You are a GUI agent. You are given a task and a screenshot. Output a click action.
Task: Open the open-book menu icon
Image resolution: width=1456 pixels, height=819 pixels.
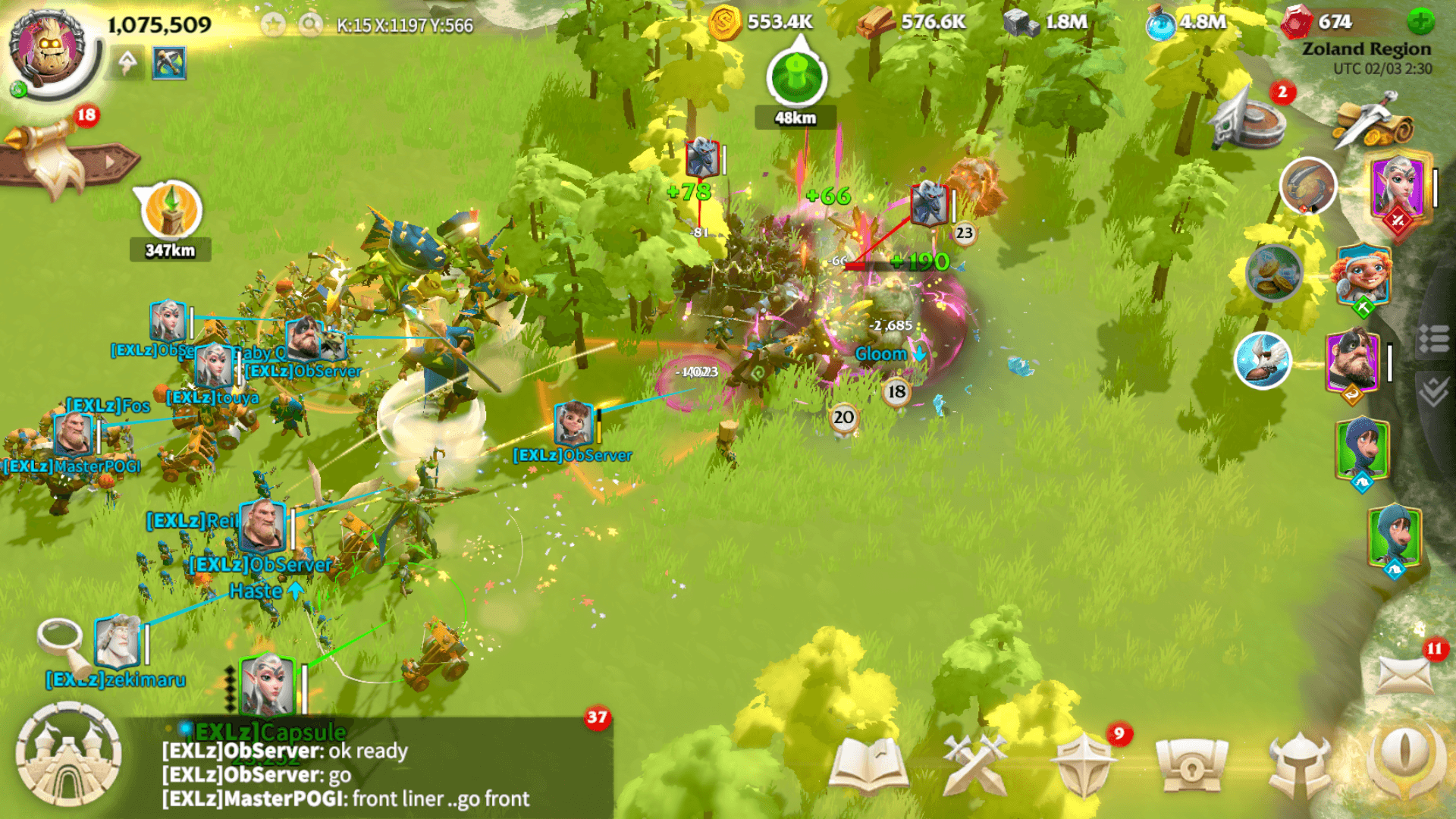pos(868,766)
